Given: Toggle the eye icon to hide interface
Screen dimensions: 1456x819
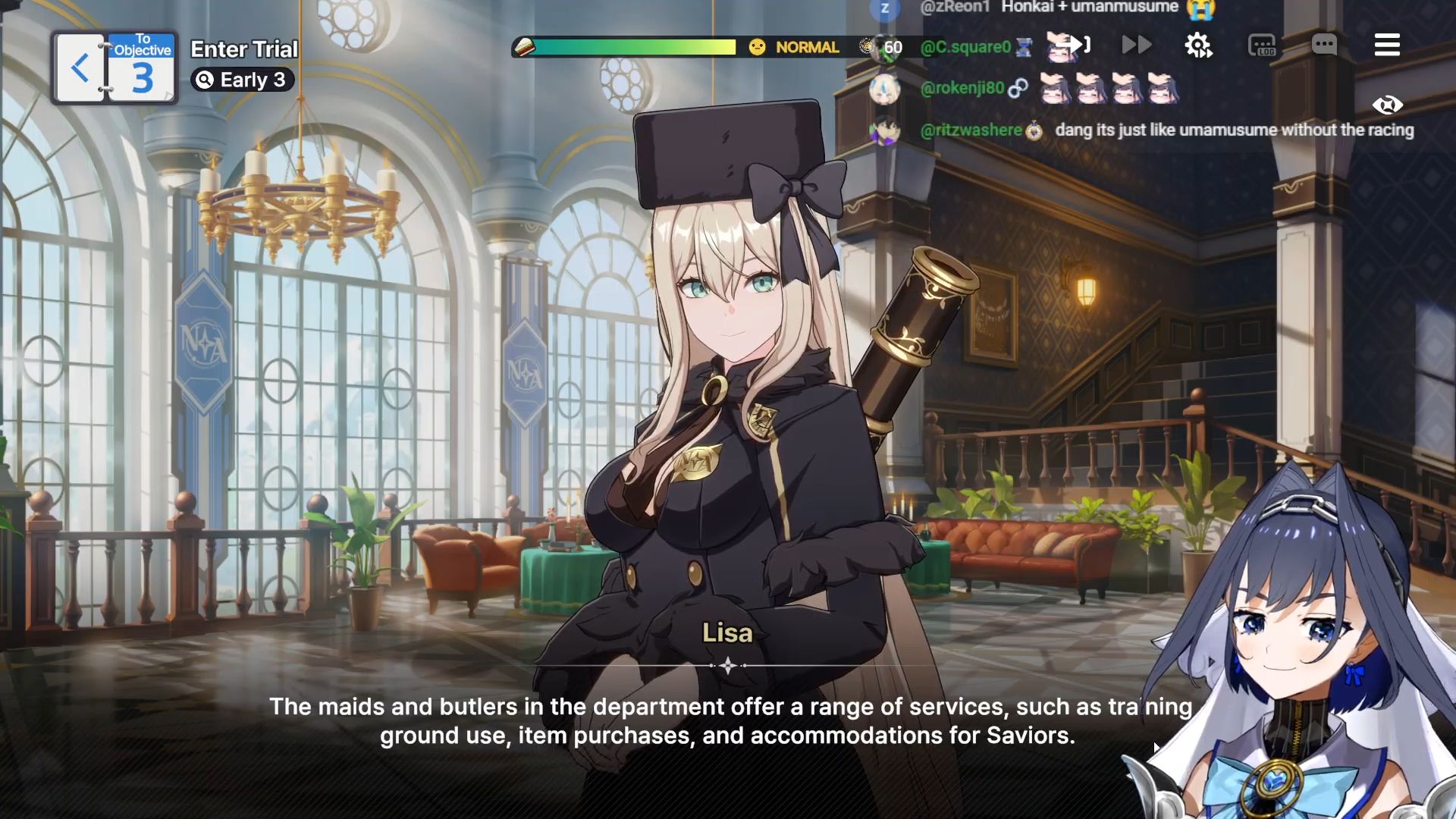Looking at the screenshot, I should coord(1387,105).
